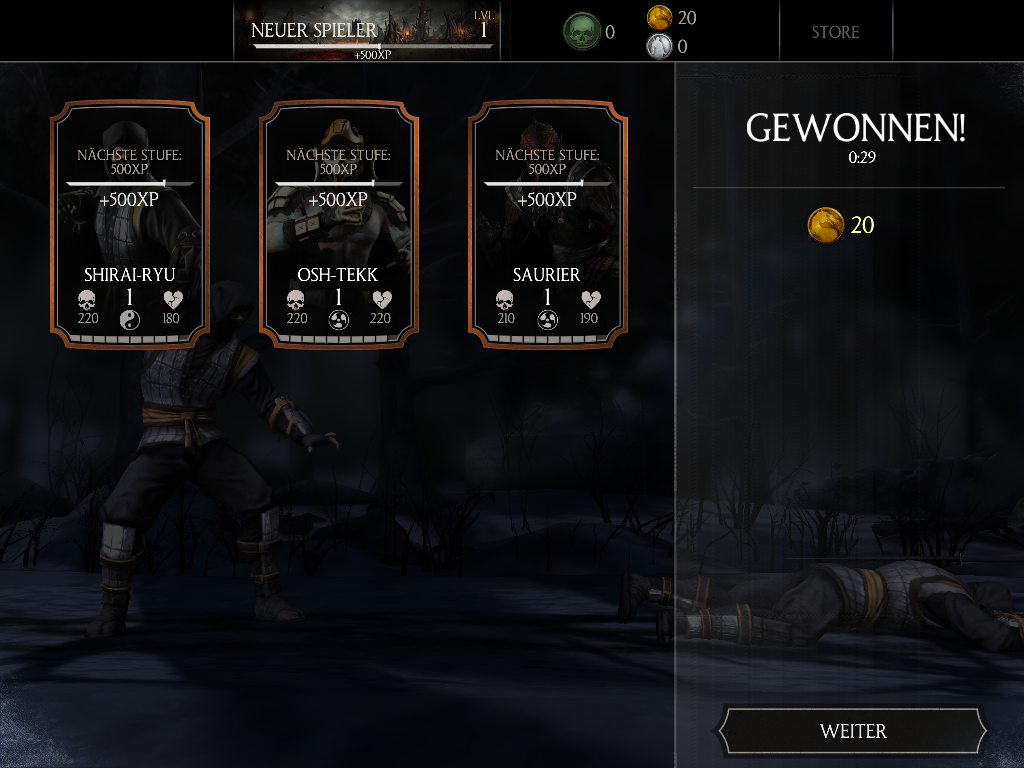Viewport: 1024px width, 768px height.
Task: Select the Saurier character card
Action: (547, 225)
